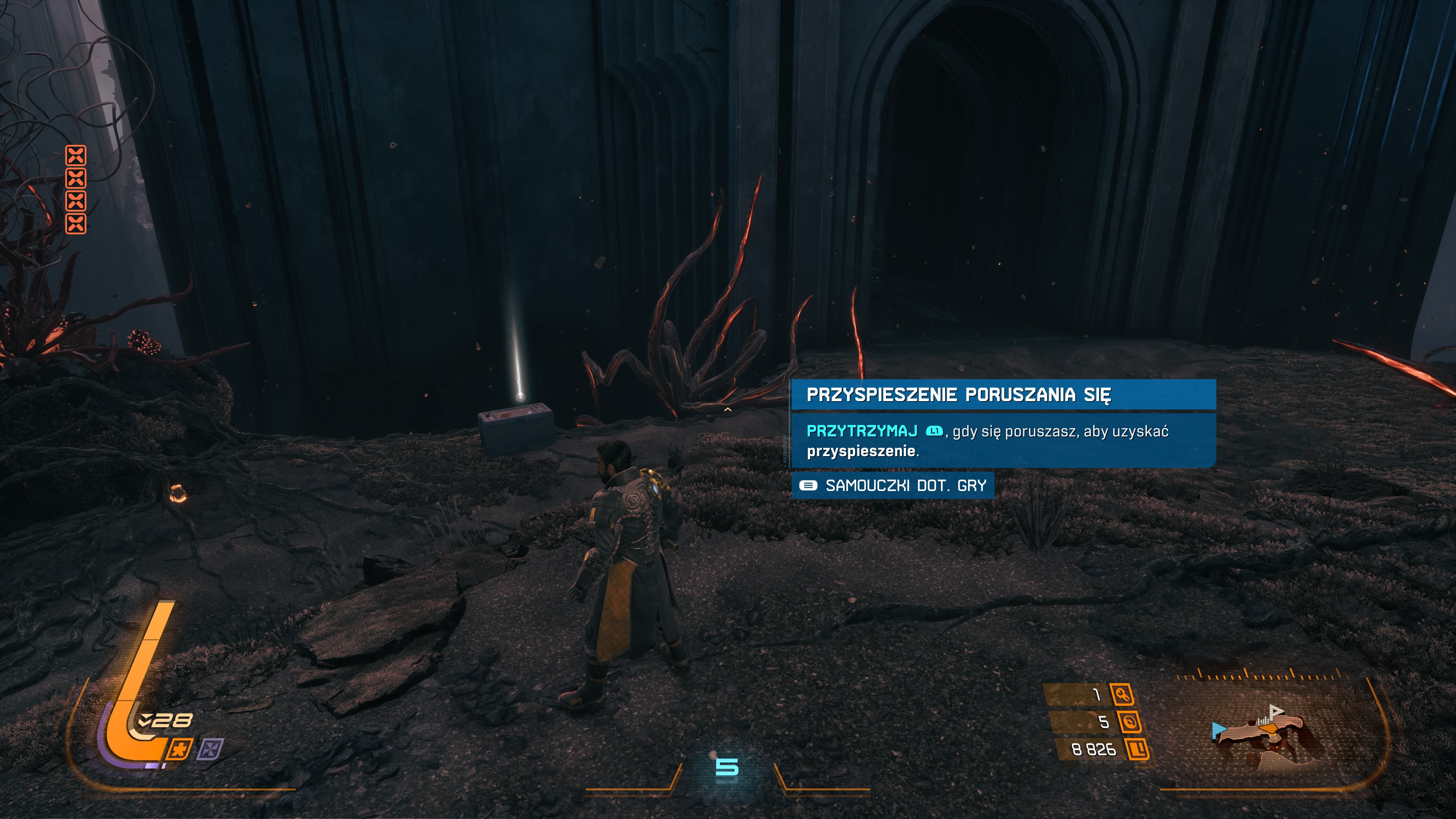Open the Samouczki dot. gry tutorials
The image size is (1456, 819).
pyautogui.click(x=893, y=485)
